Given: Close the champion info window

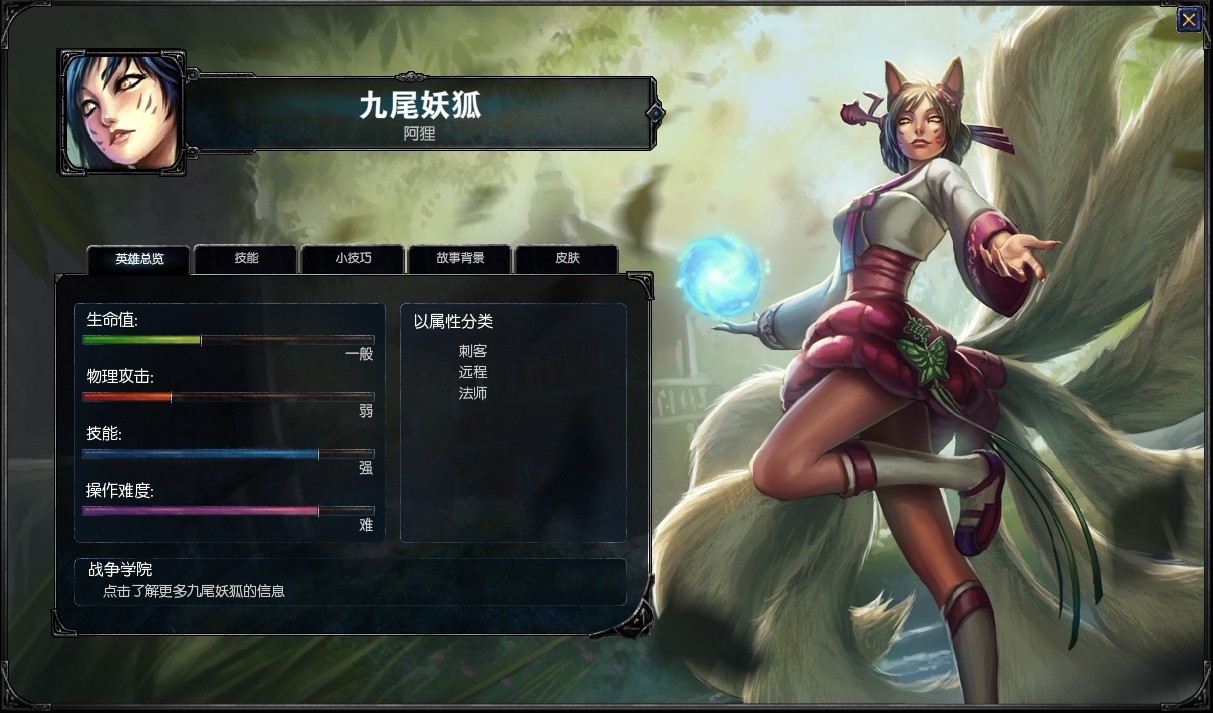Looking at the screenshot, I should point(1188,20).
